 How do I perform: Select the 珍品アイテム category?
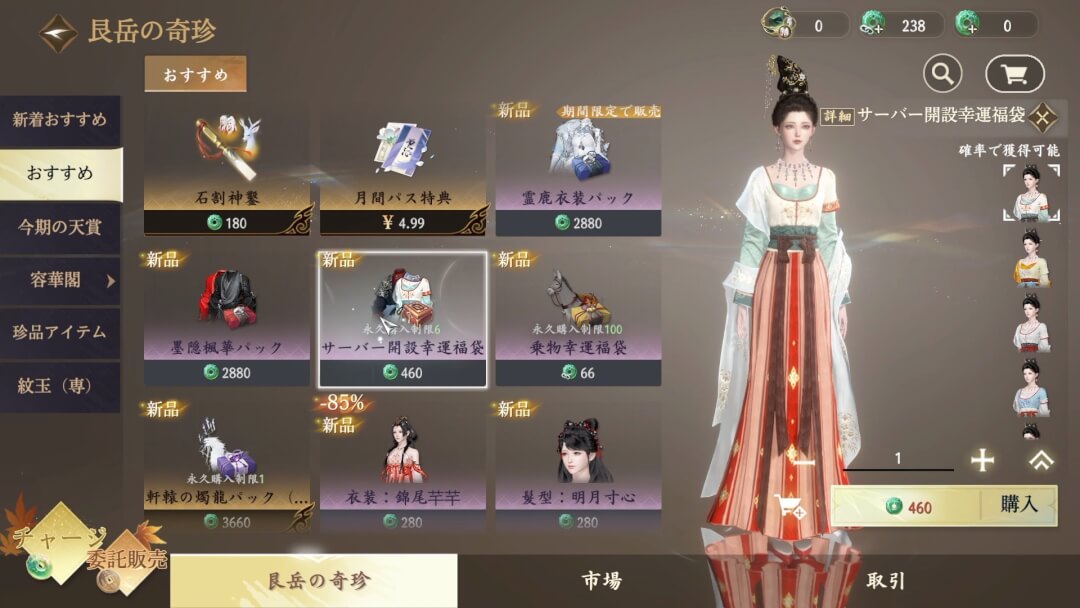(x=60, y=333)
